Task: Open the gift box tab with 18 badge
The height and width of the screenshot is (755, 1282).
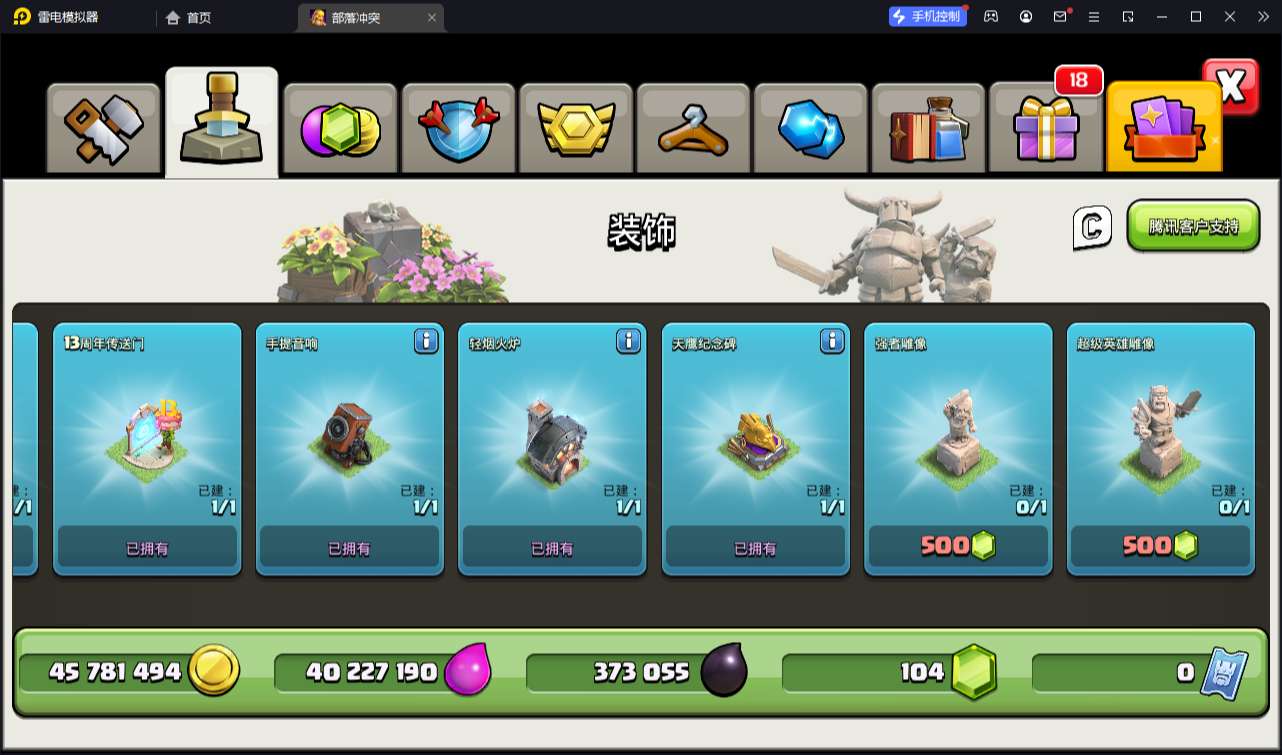Action: [1045, 129]
